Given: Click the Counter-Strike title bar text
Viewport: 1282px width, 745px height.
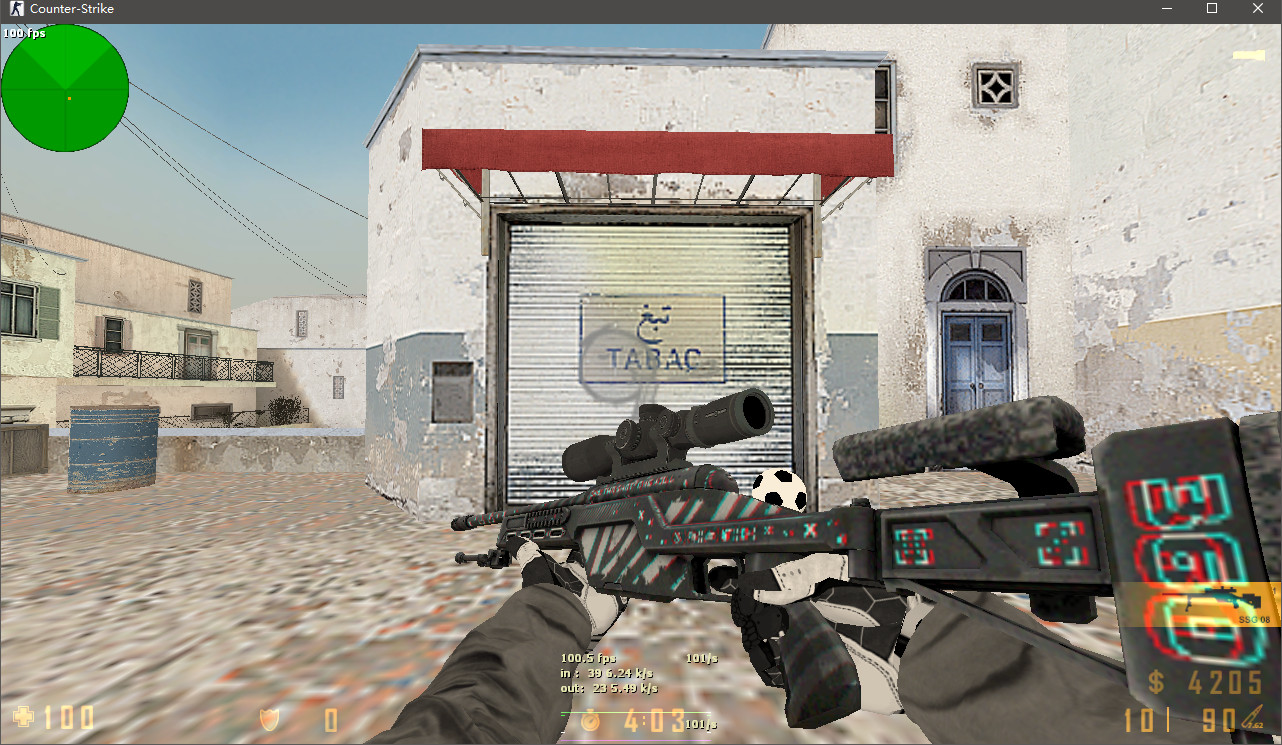Looking at the screenshot, I should click(x=73, y=9).
